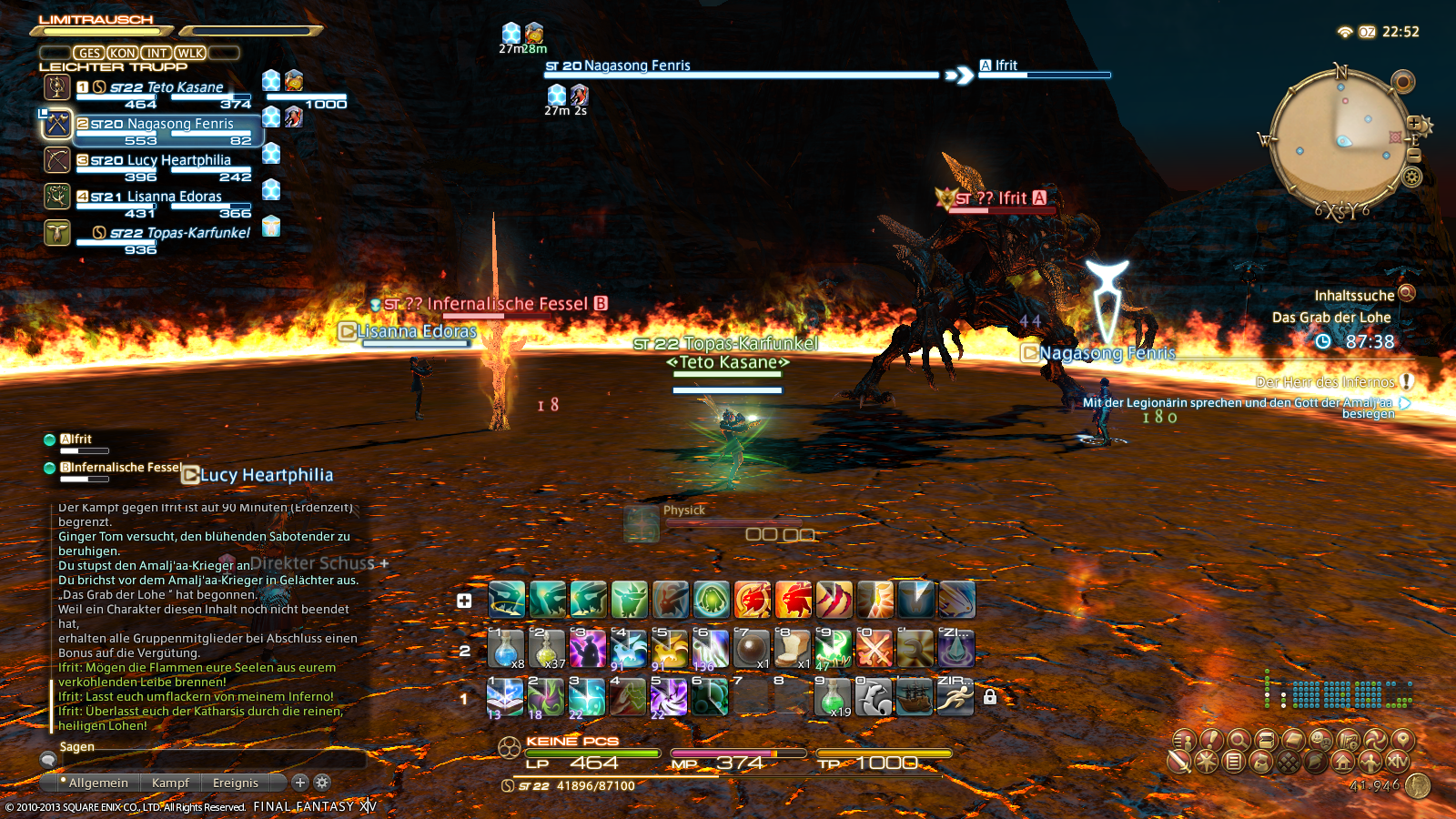Target Ifrit in the enemy list
The image size is (1456, 819).
pyautogui.click(x=77, y=440)
